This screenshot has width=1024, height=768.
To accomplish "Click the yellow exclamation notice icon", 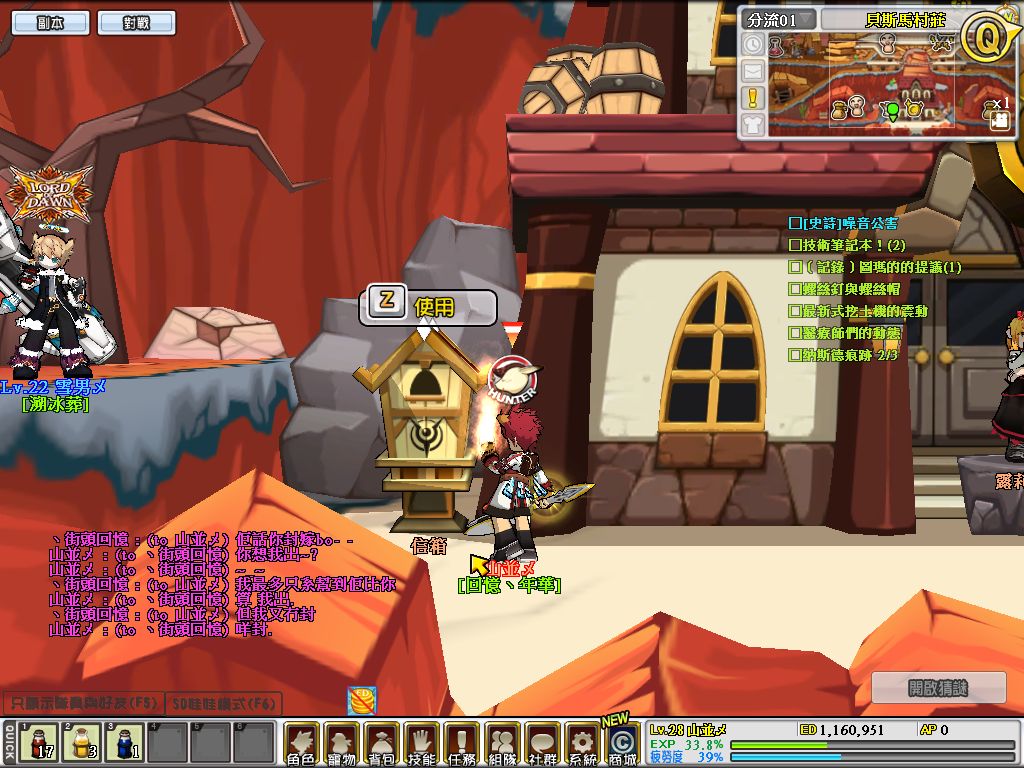I will point(753,98).
